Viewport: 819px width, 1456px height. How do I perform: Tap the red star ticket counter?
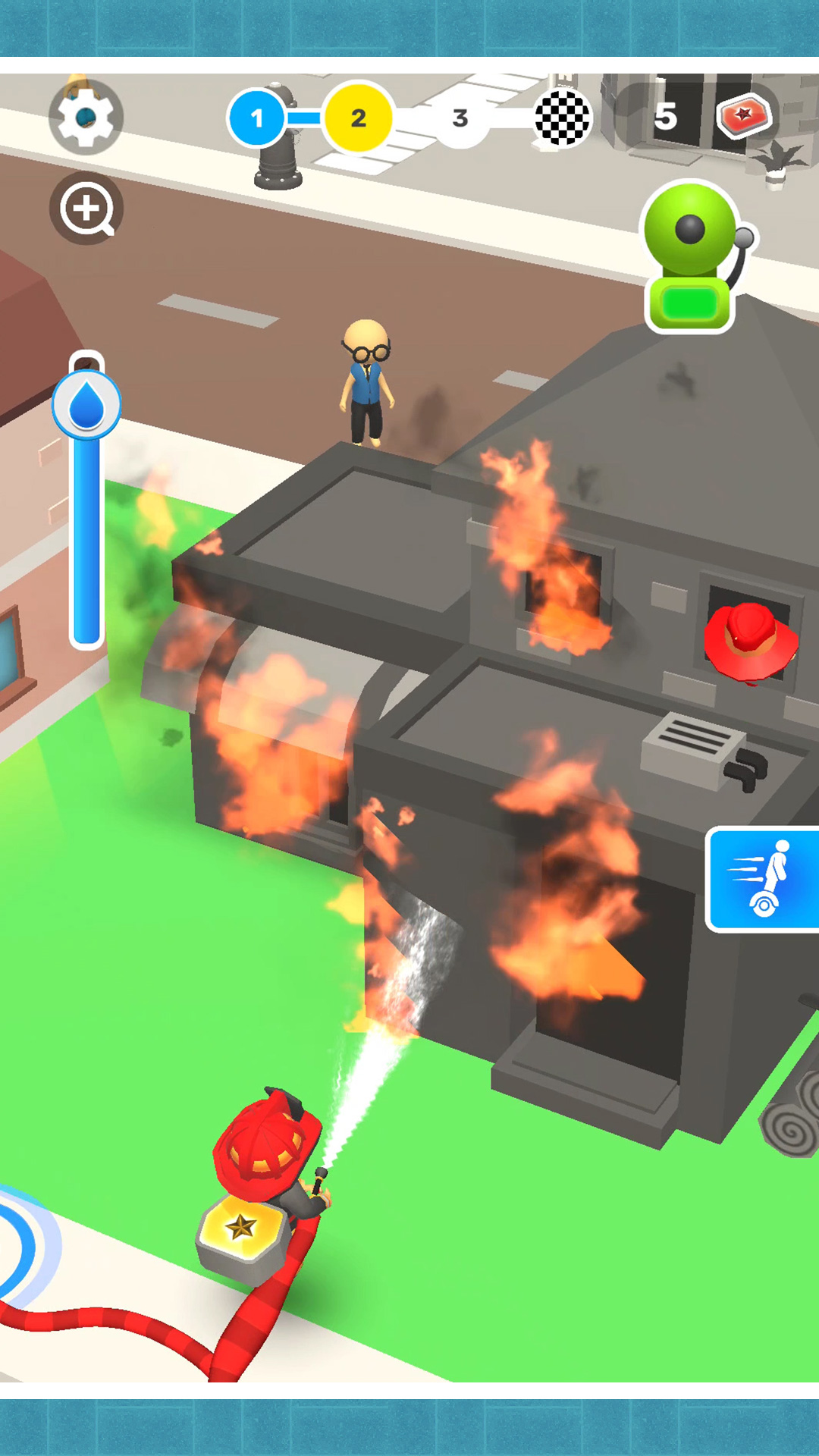(x=743, y=116)
